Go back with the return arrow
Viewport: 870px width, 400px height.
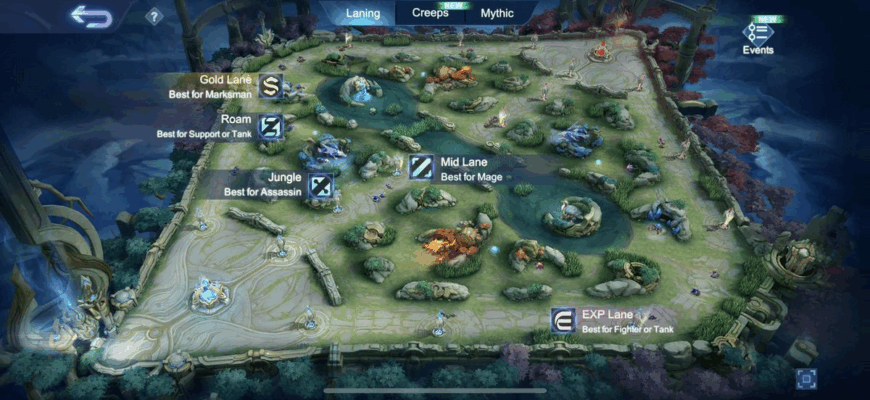point(91,16)
